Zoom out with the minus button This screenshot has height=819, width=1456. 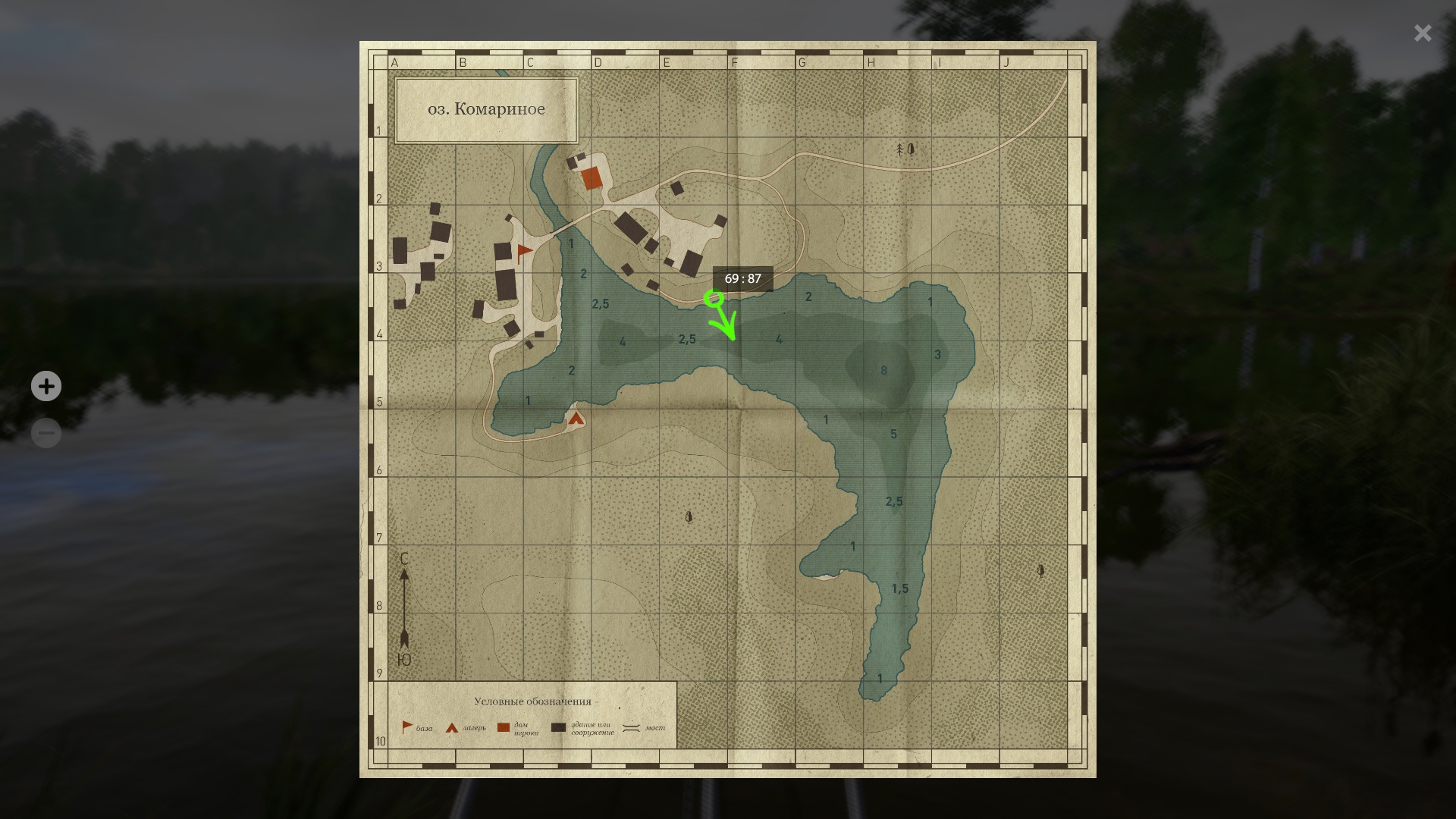click(x=46, y=433)
